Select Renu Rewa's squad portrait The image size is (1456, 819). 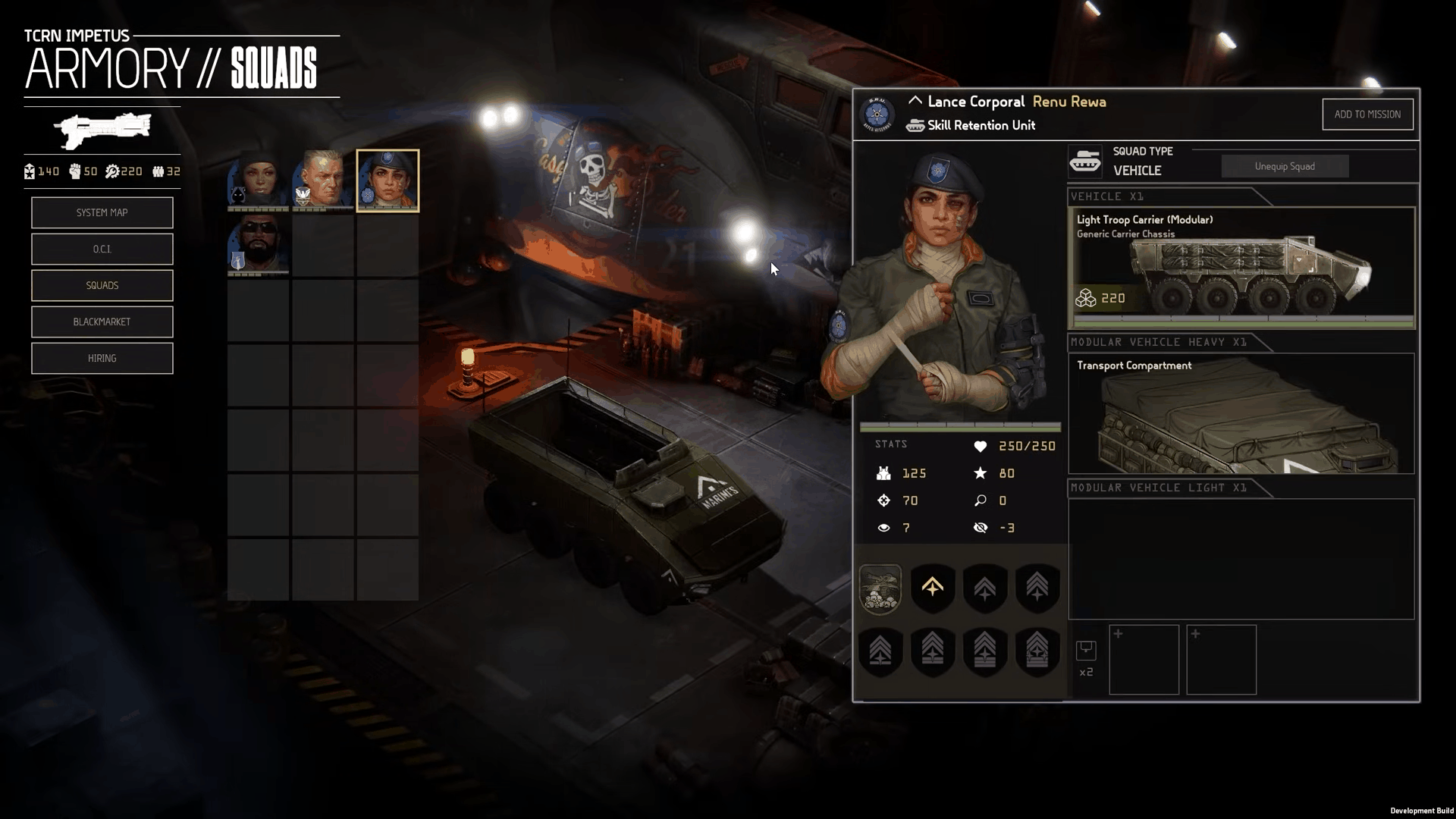(x=388, y=180)
